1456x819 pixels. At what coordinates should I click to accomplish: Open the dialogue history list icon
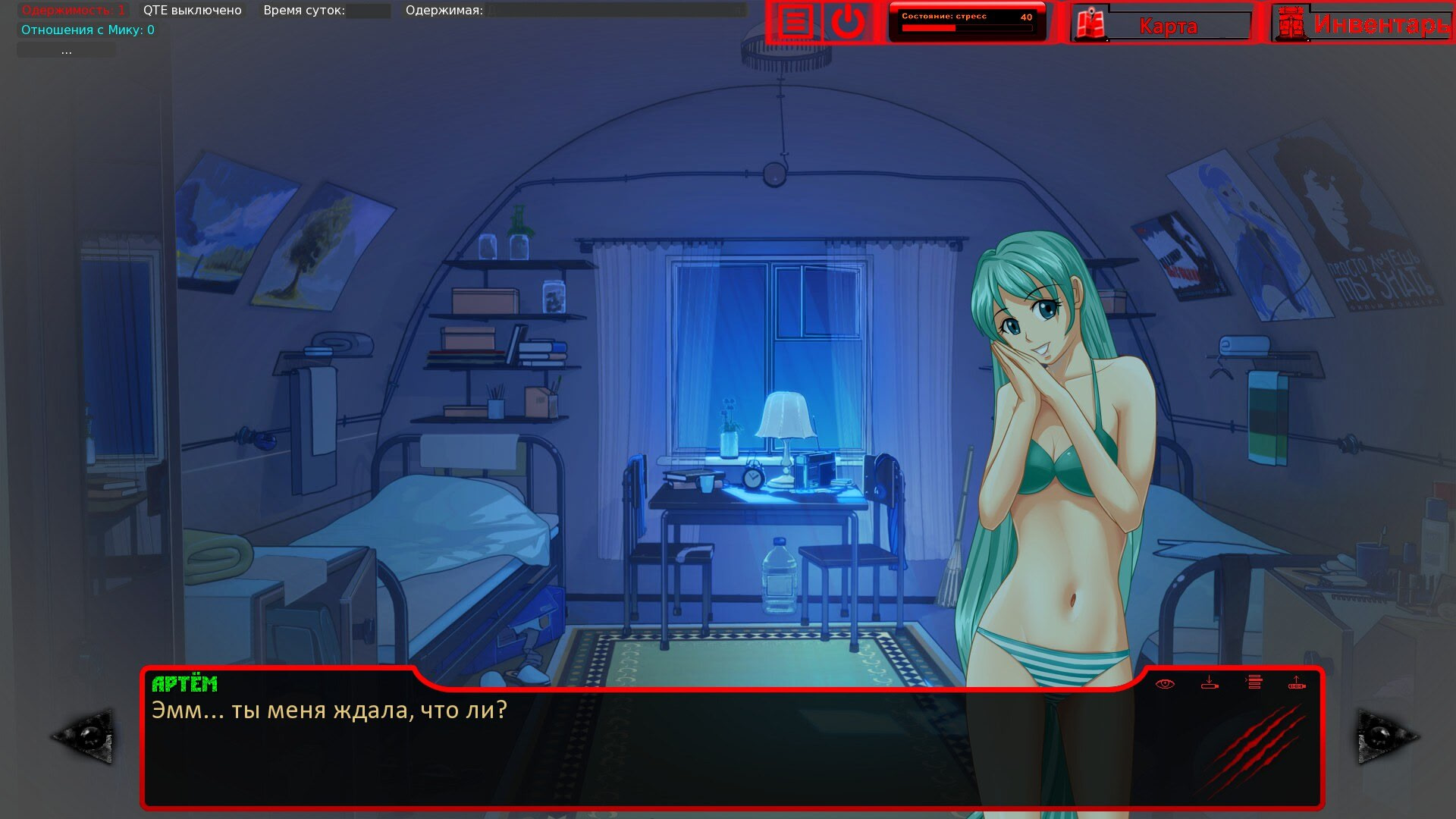coord(1254,682)
